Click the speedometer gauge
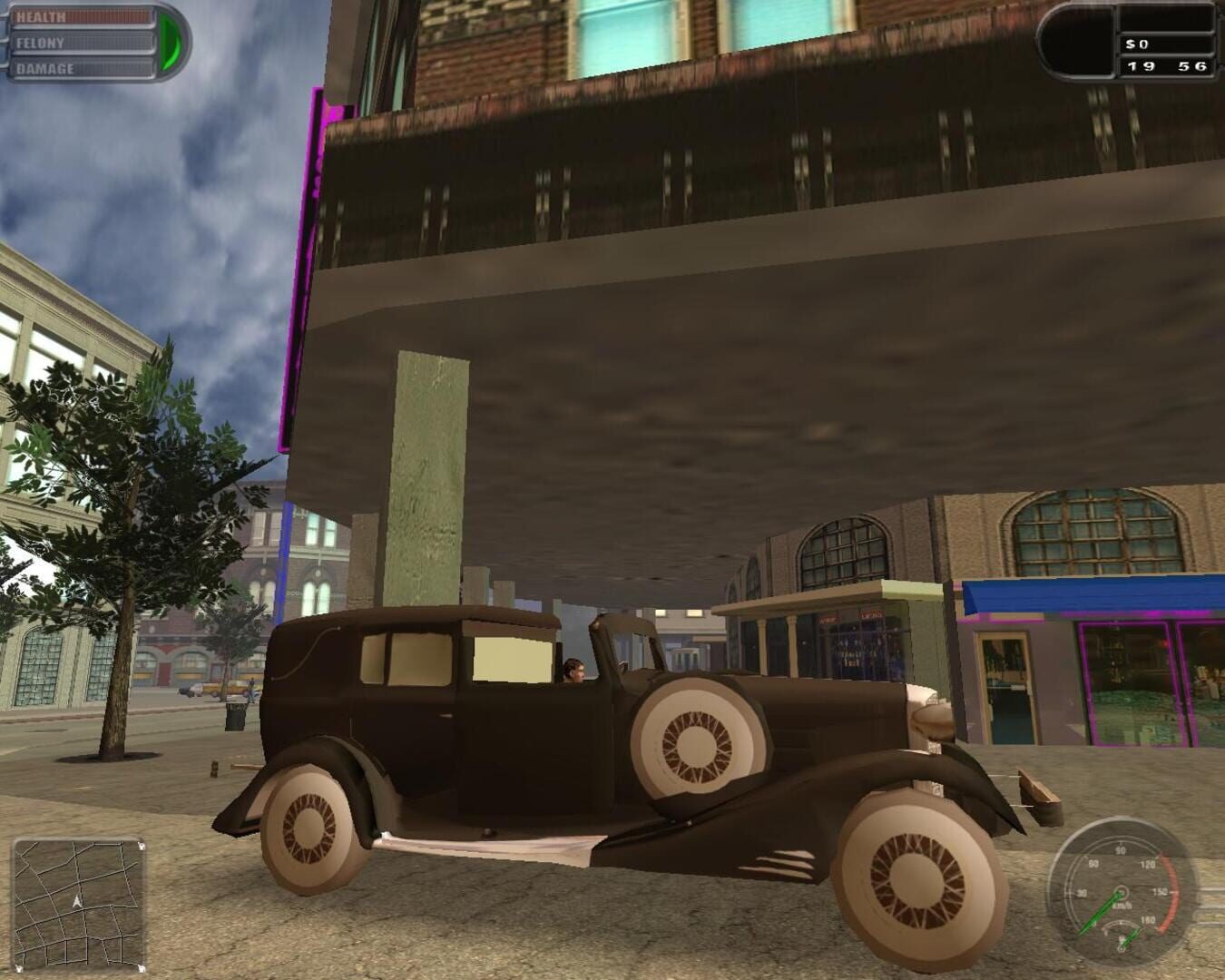 tap(1120, 893)
